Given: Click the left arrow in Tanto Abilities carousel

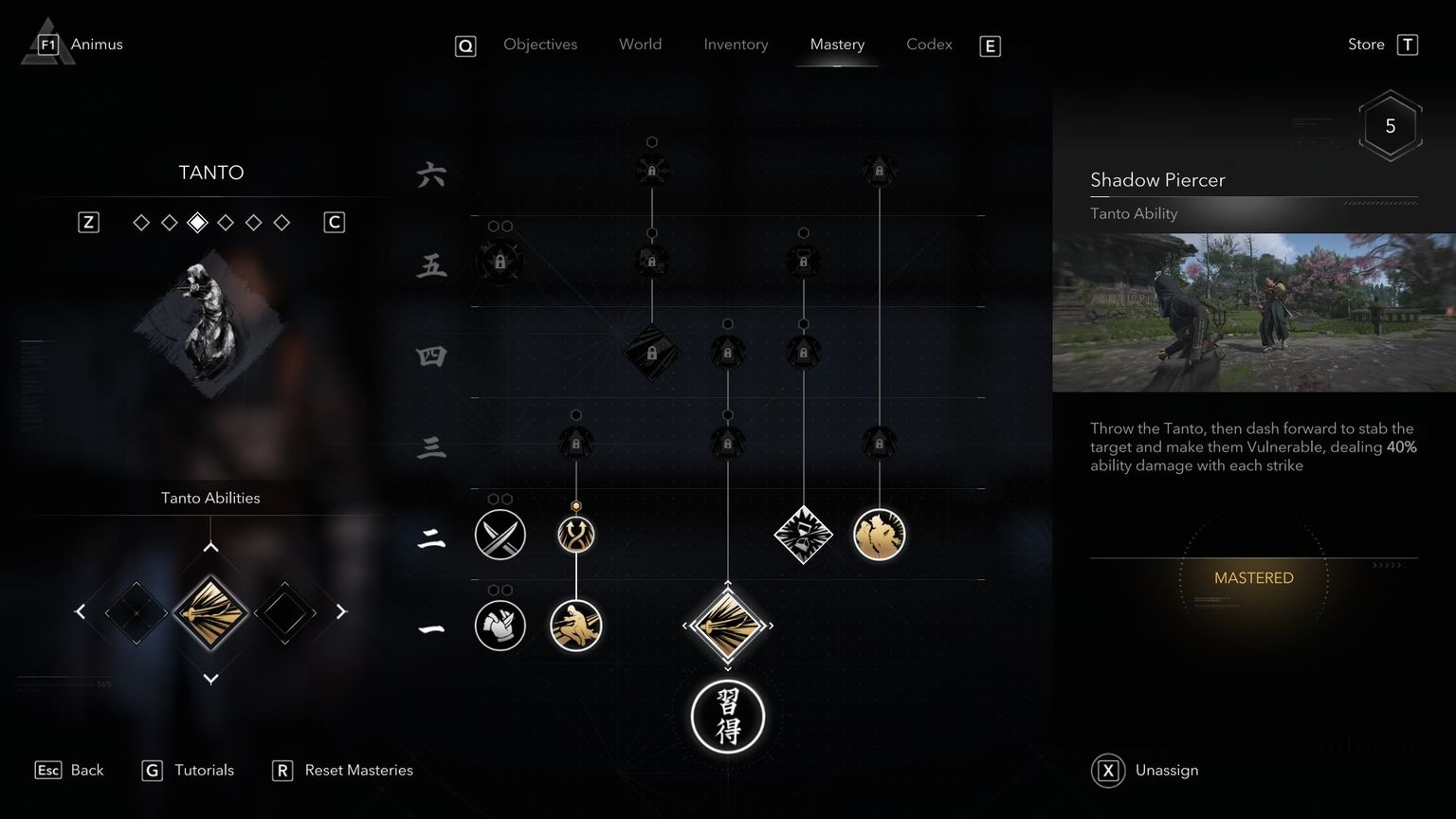Looking at the screenshot, I should (81, 611).
